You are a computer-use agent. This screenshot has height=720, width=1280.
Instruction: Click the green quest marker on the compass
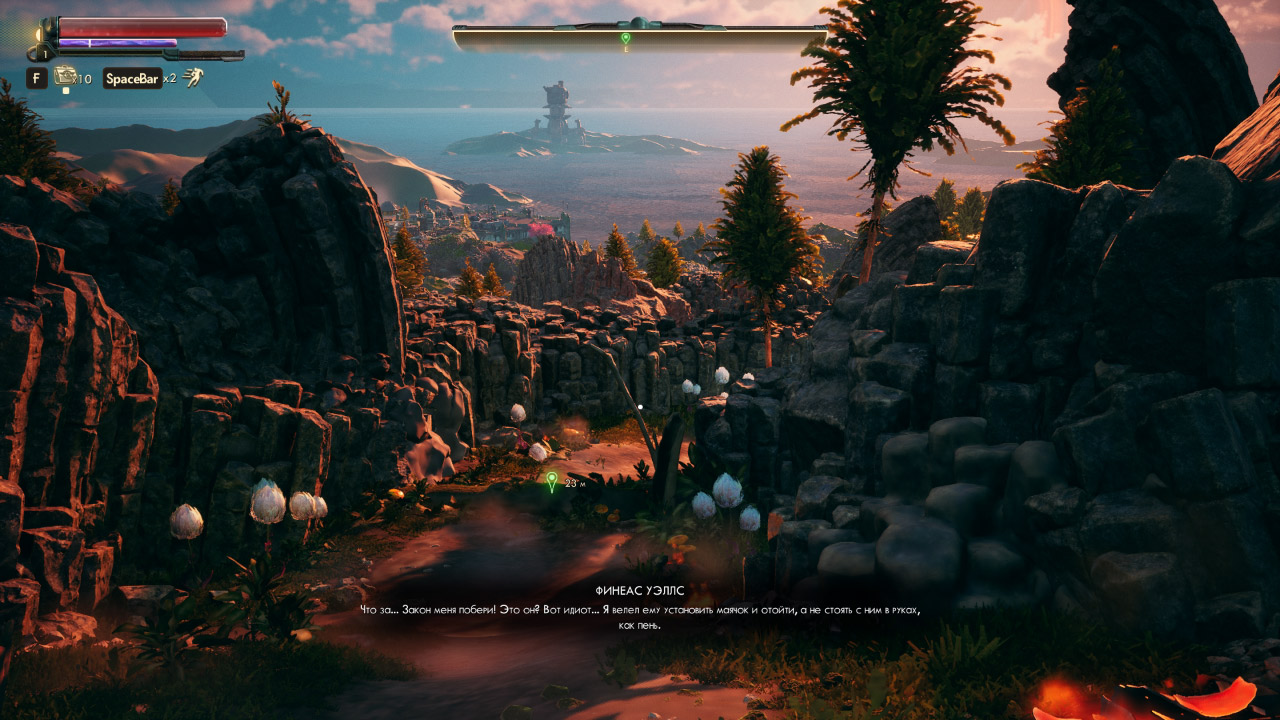[626, 37]
